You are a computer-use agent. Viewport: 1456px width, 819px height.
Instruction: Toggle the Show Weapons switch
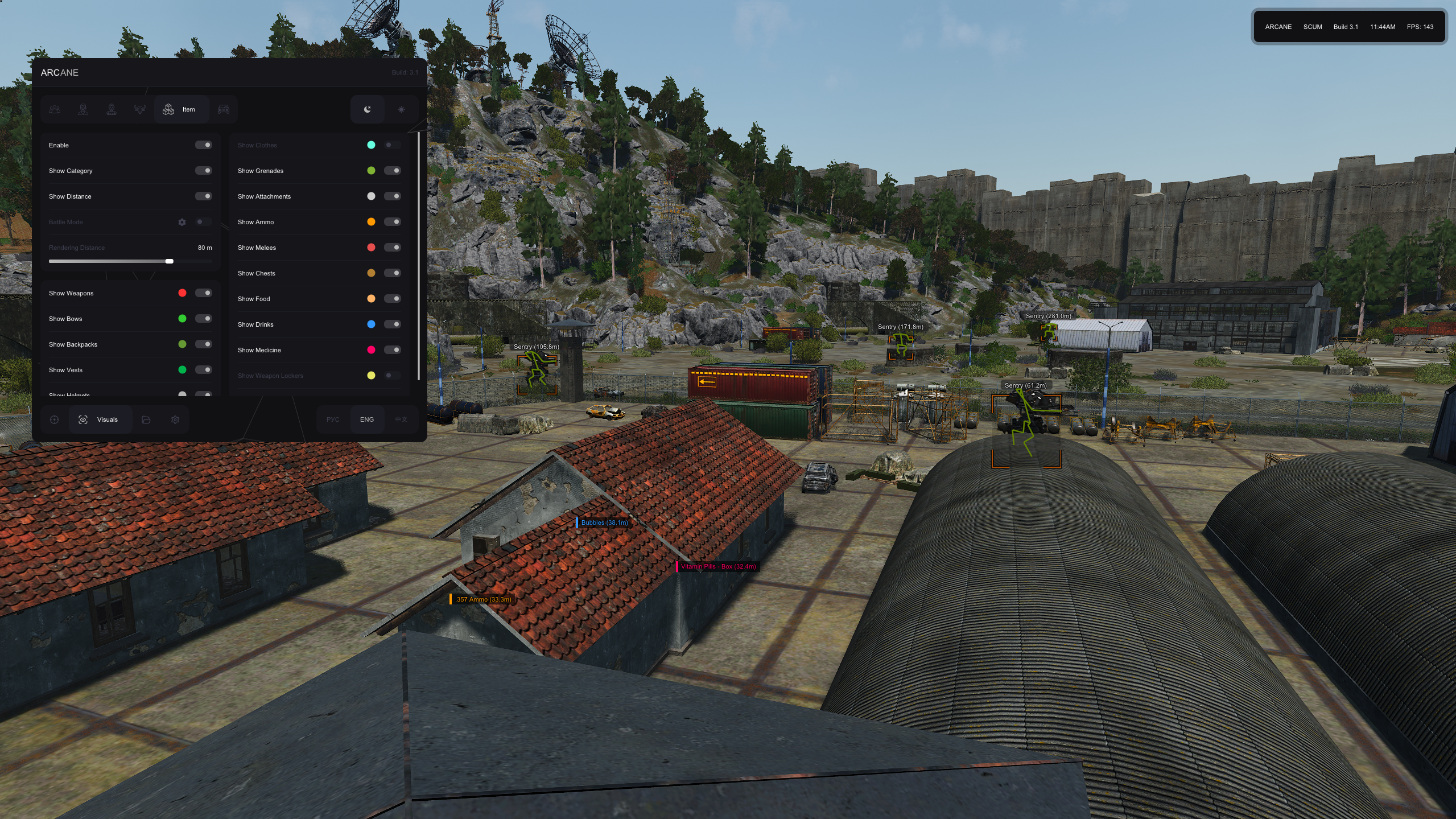point(203,293)
